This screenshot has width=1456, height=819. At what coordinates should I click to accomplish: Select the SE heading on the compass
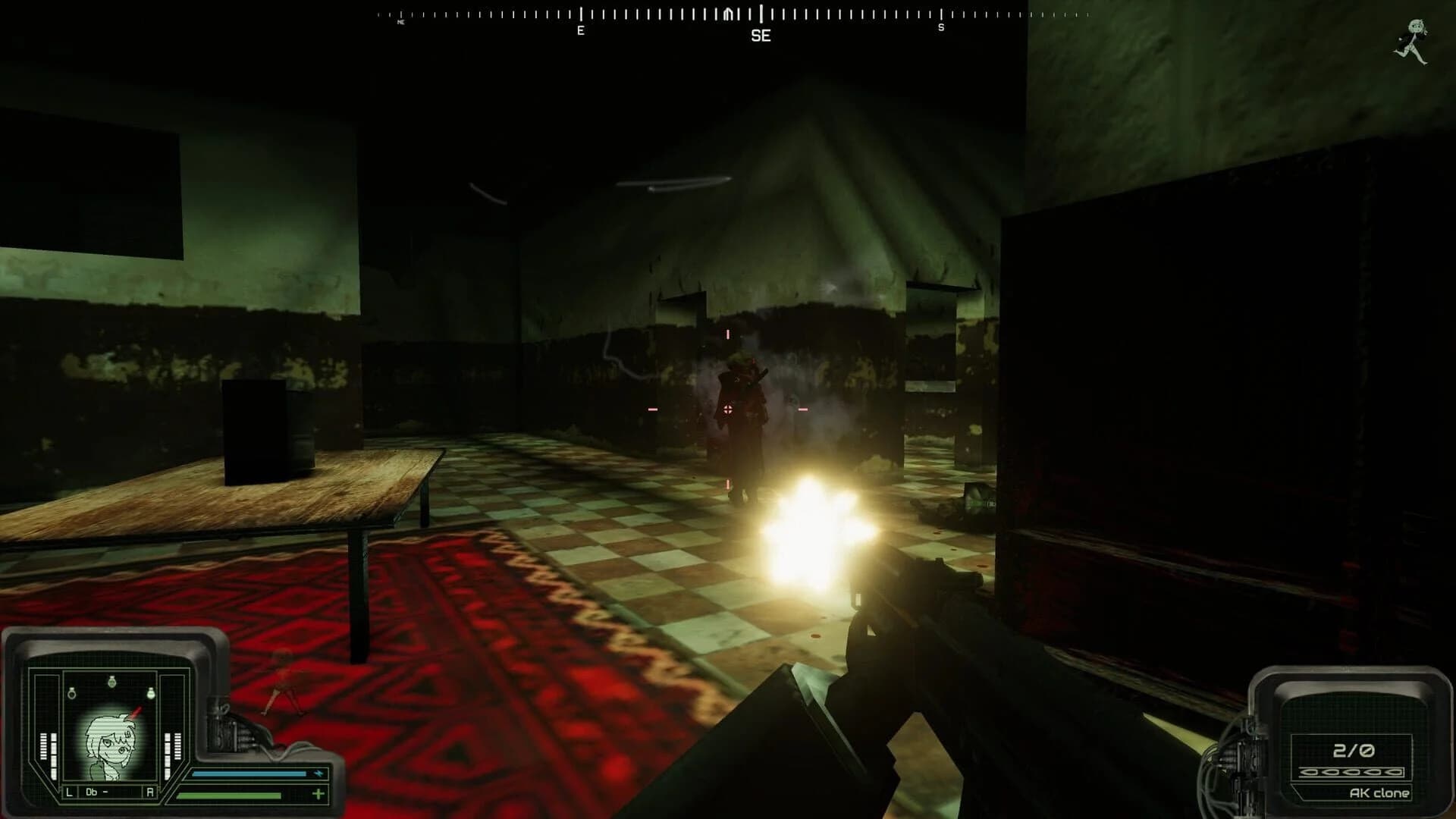point(762,36)
